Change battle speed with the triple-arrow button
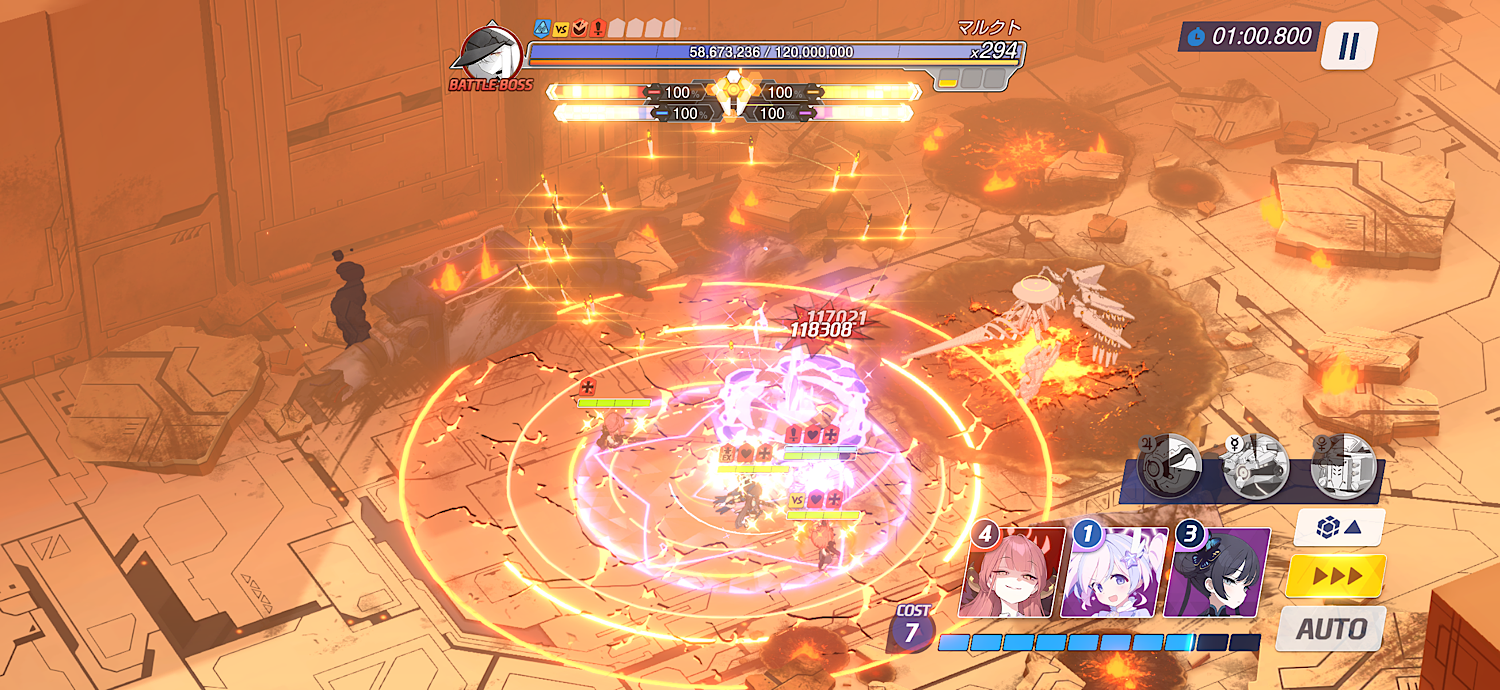Screen dimensions: 1500x690 point(1336,576)
